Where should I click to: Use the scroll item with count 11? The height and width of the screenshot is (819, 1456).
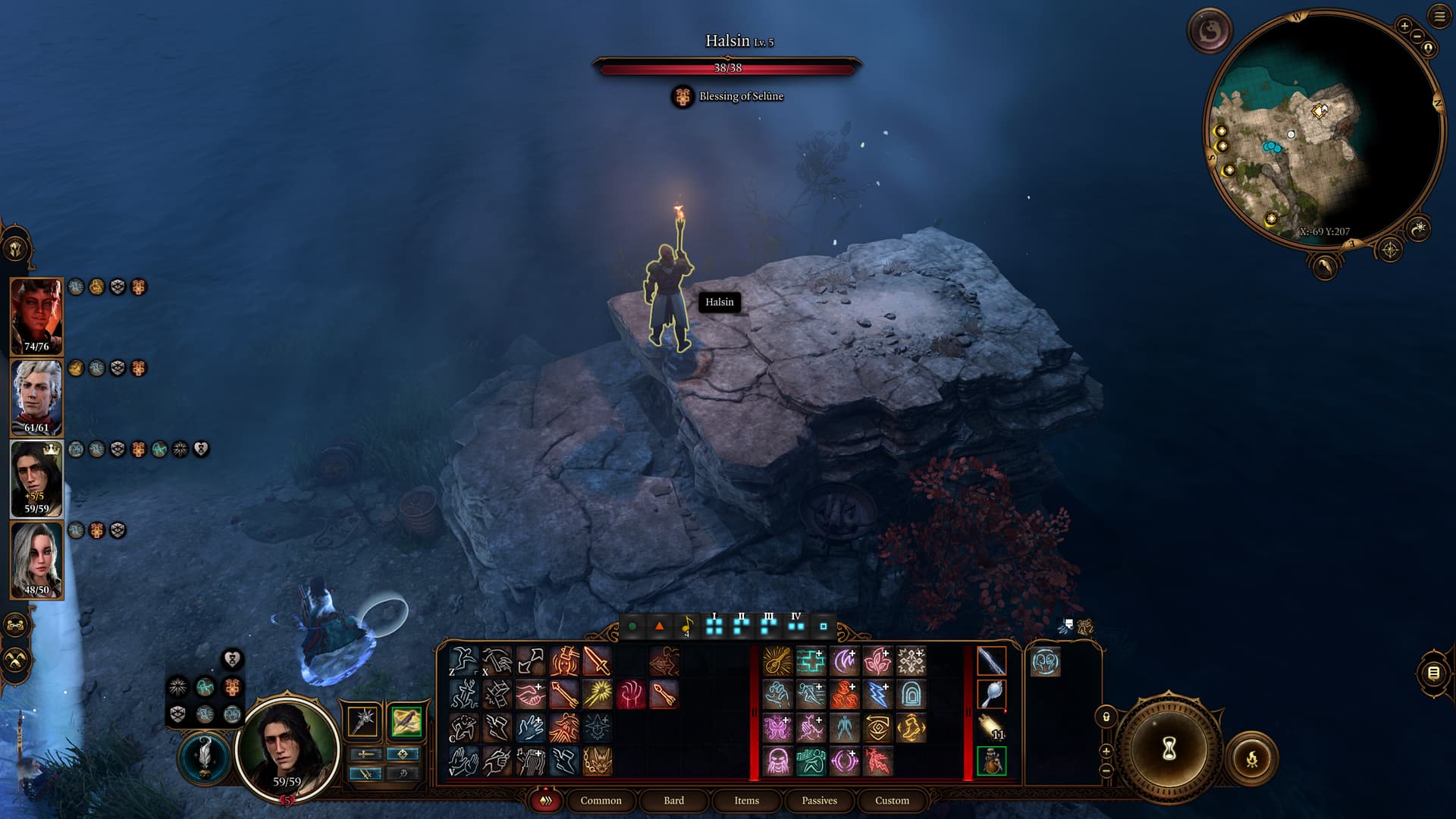pos(991,727)
